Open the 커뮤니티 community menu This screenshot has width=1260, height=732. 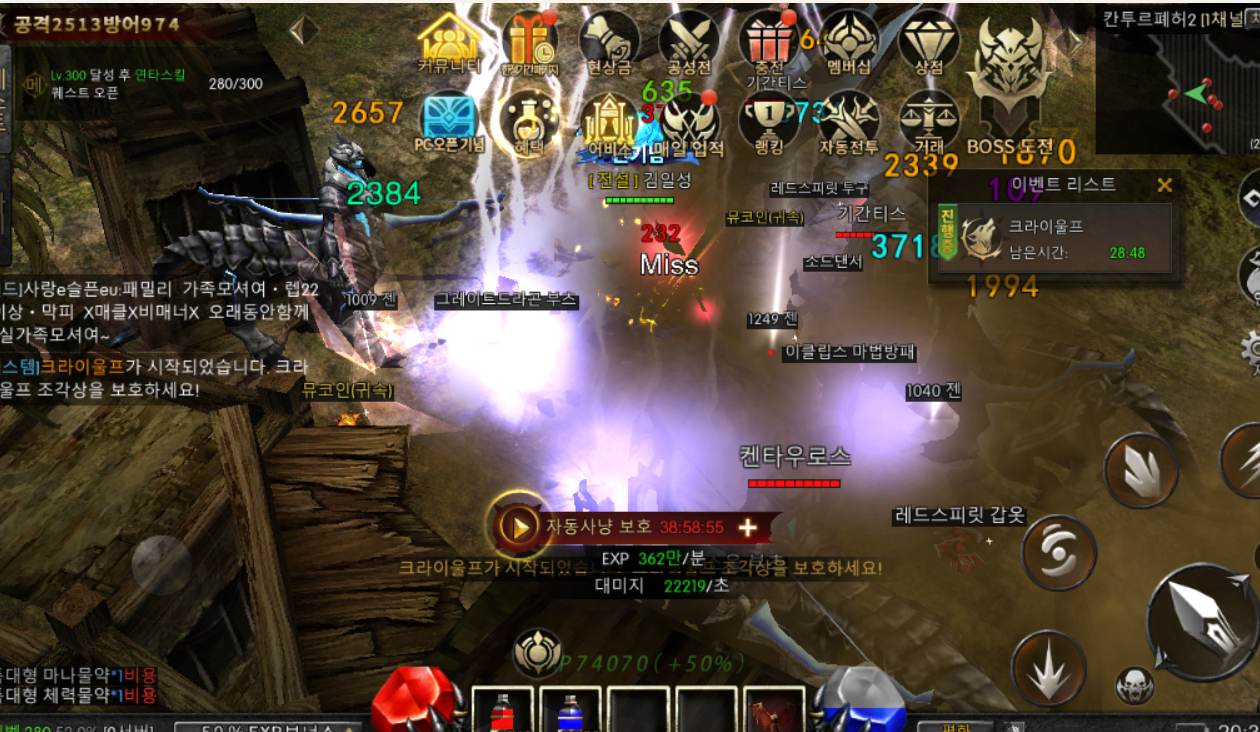(449, 42)
